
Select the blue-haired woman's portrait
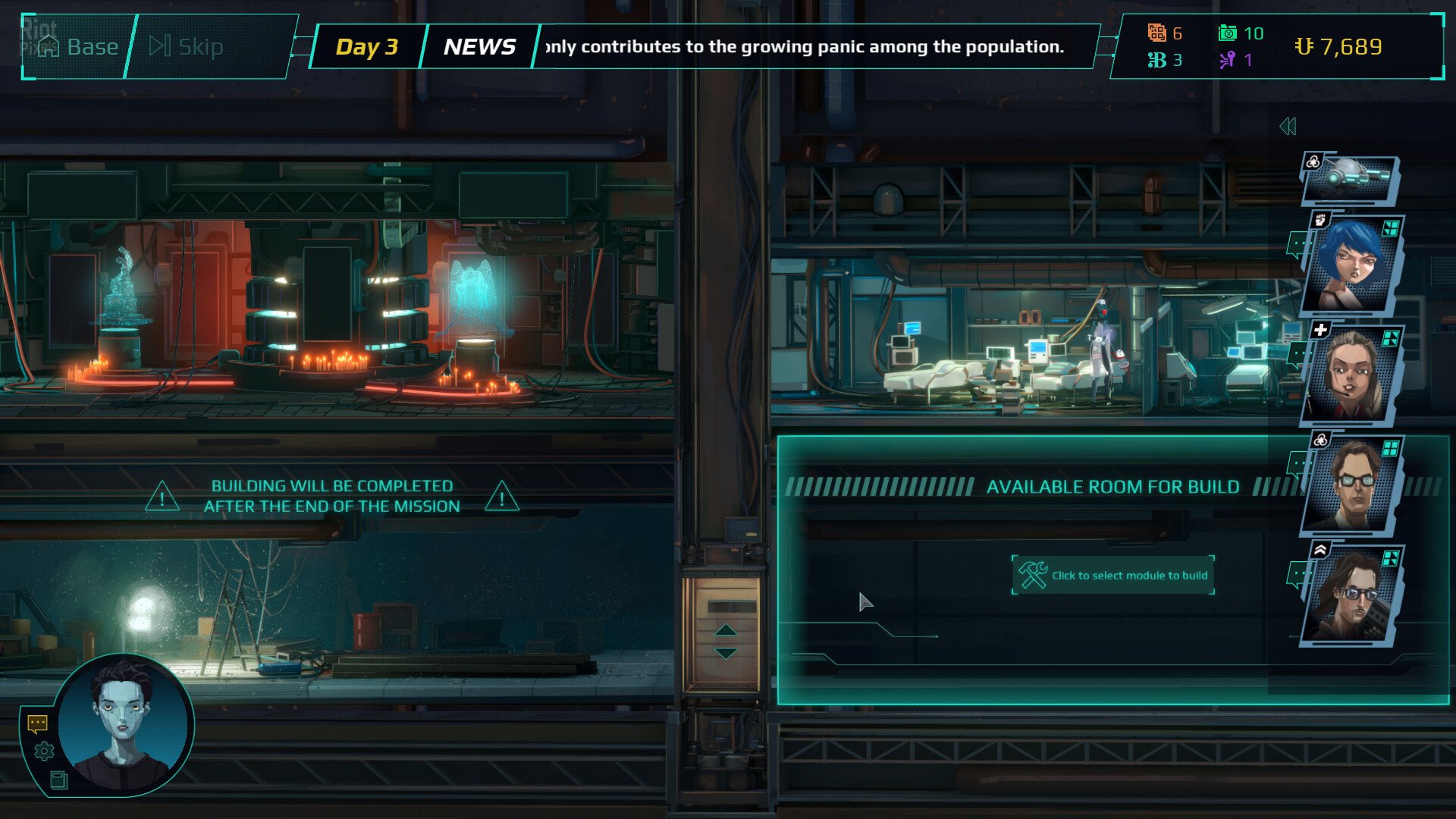pyautogui.click(x=1351, y=265)
